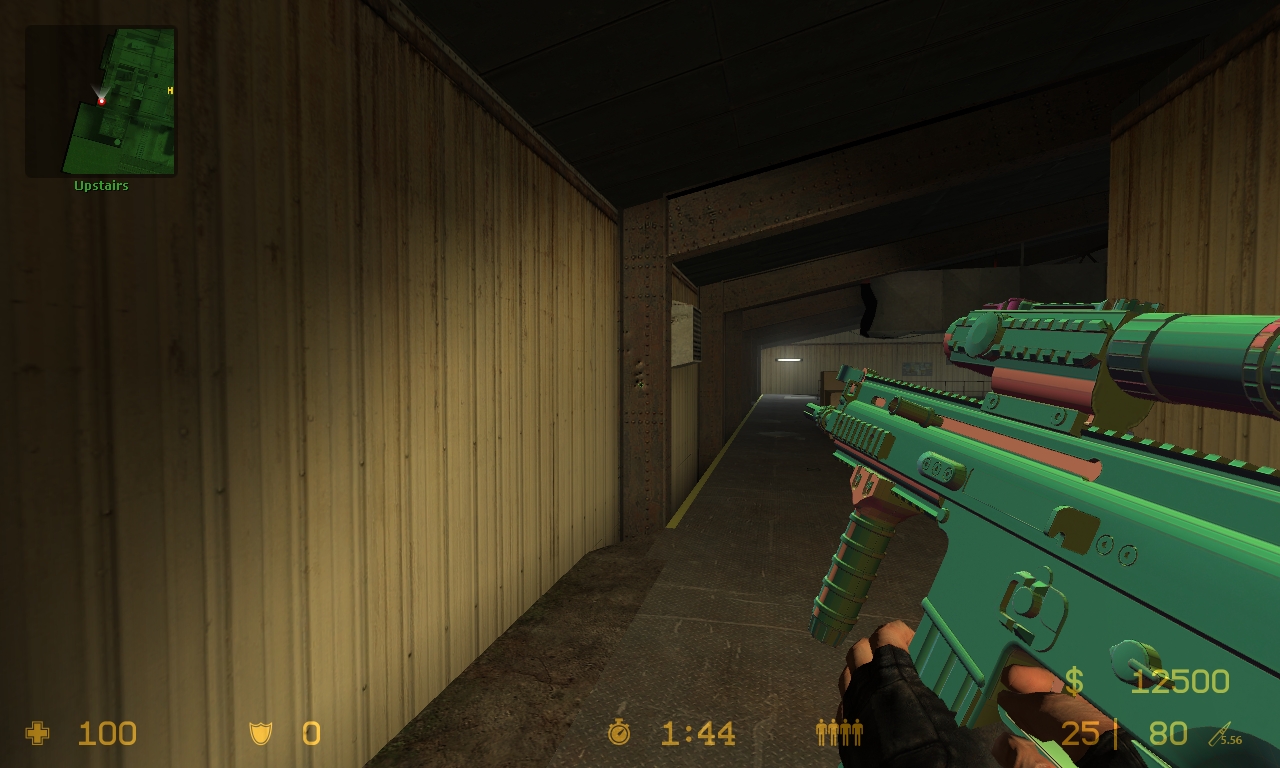Screen dimensions: 1280x768
Task: Expand the money balance display
Action: pyautogui.click(x=1180, y=681)
